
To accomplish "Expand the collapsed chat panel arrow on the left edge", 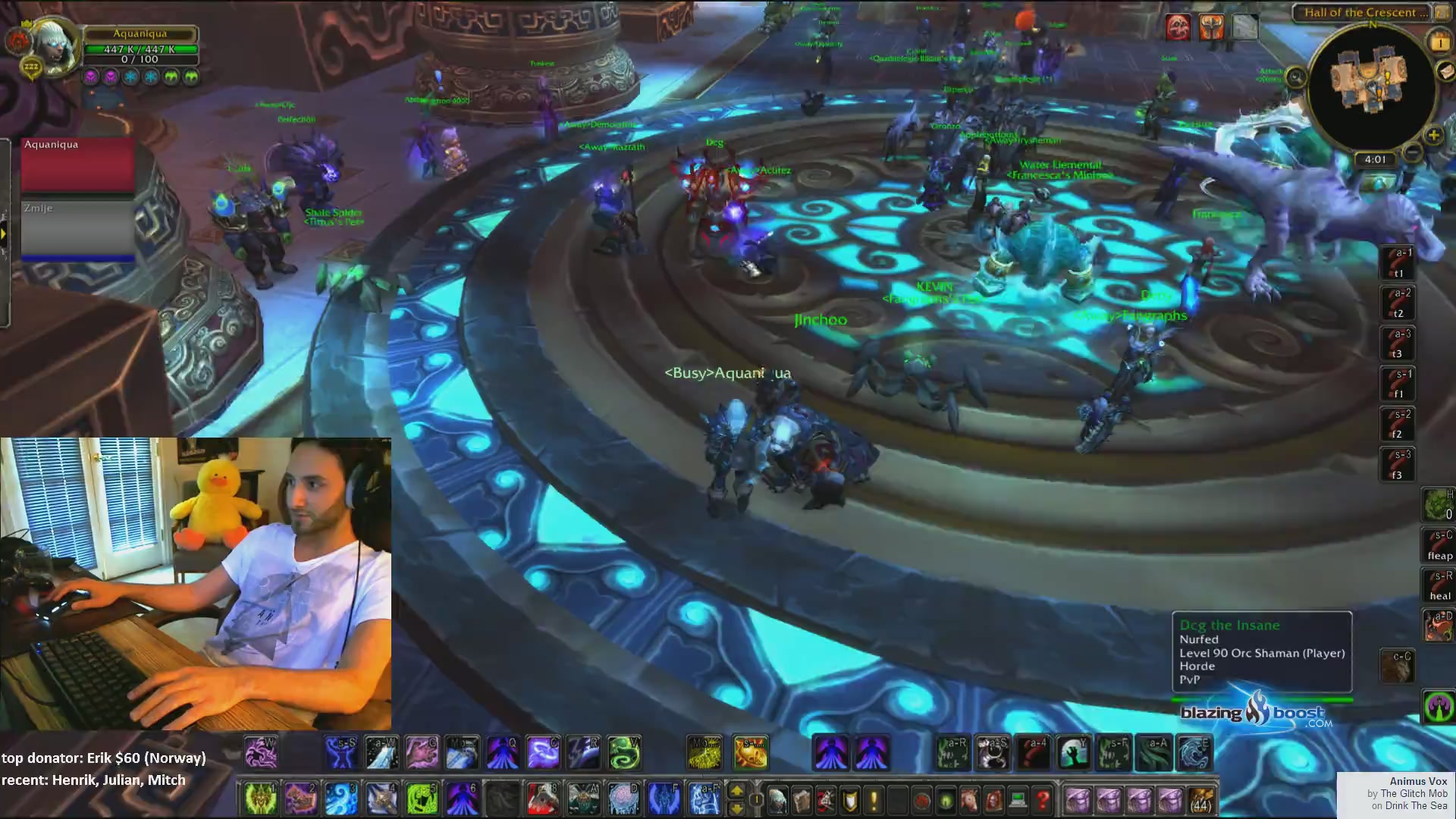I will [4, 232].
